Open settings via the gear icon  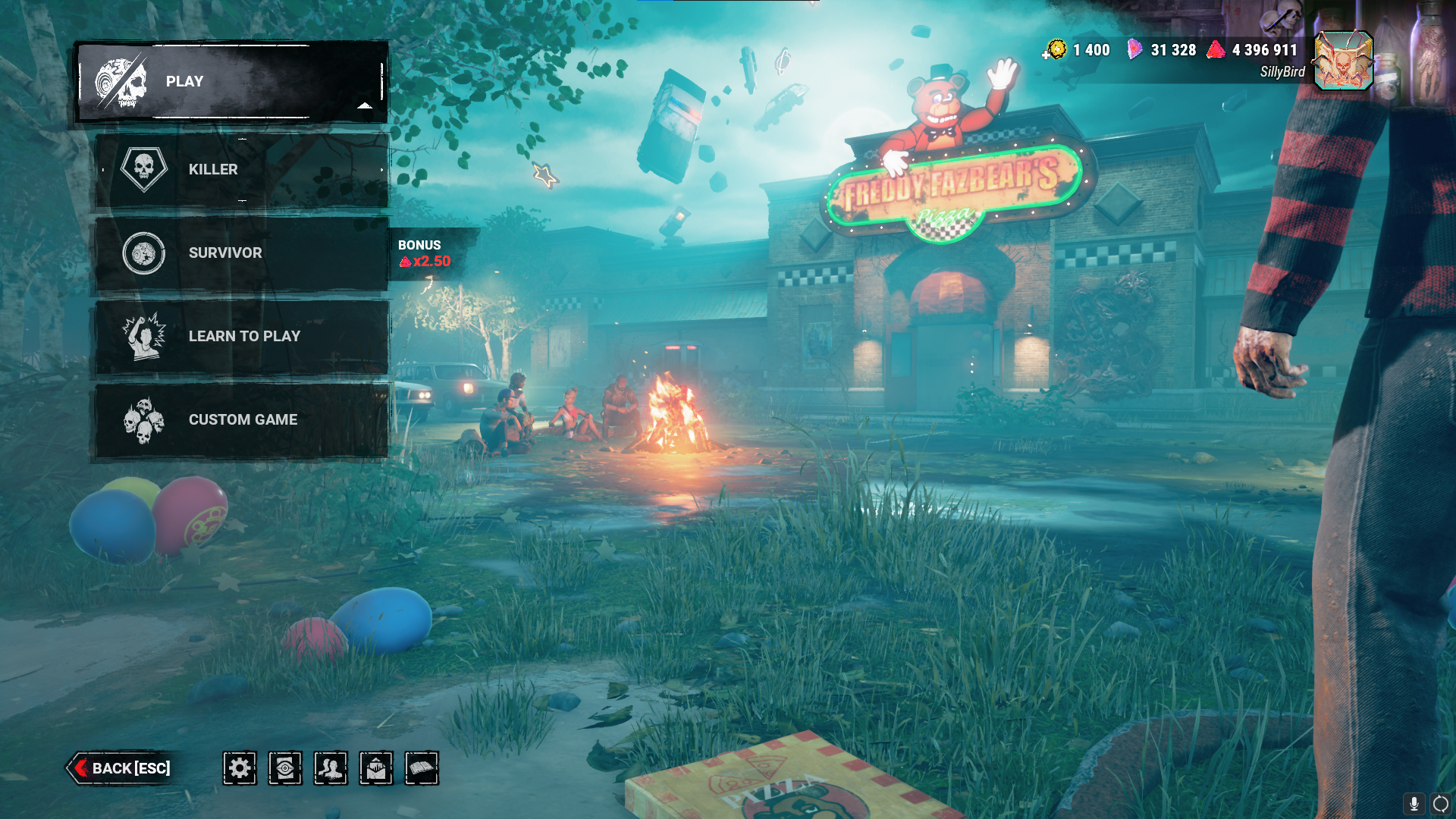(x=240, y=768)
